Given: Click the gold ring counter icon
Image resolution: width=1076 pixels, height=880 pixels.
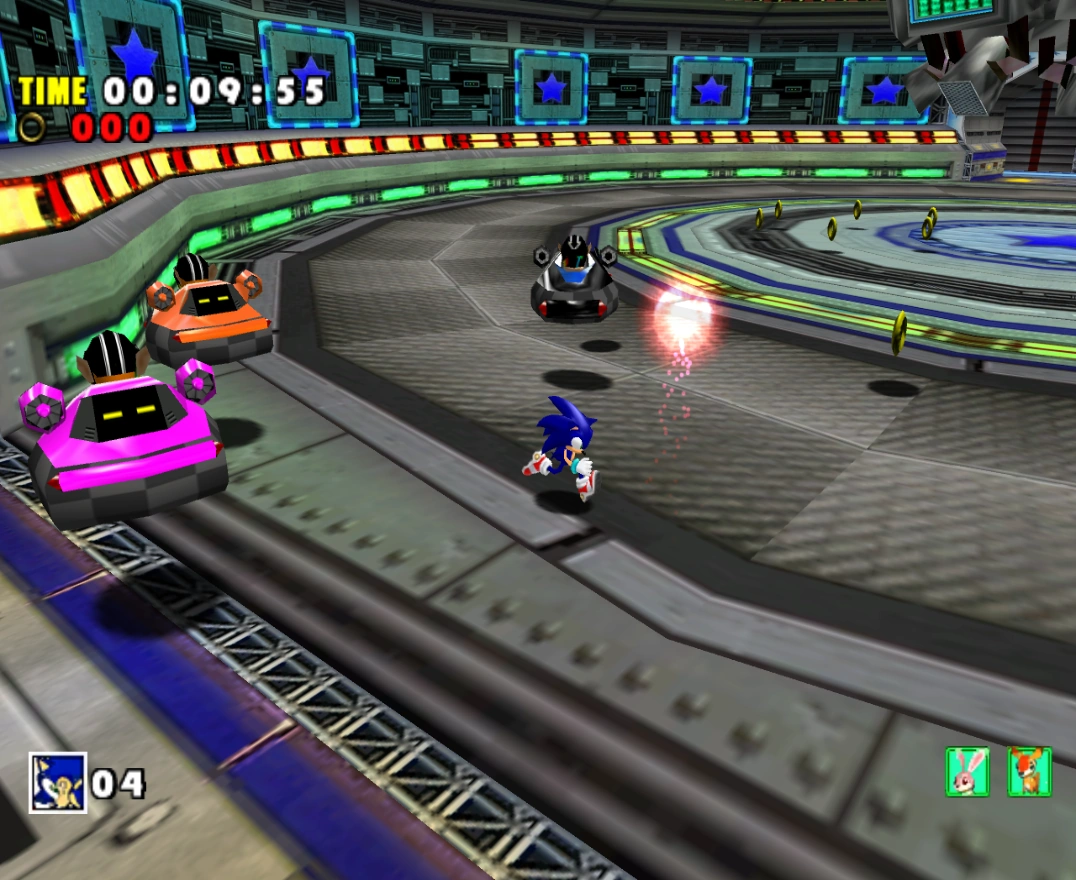Looking at the screenshot, I should pyautogui.click(x=34, y=127).
